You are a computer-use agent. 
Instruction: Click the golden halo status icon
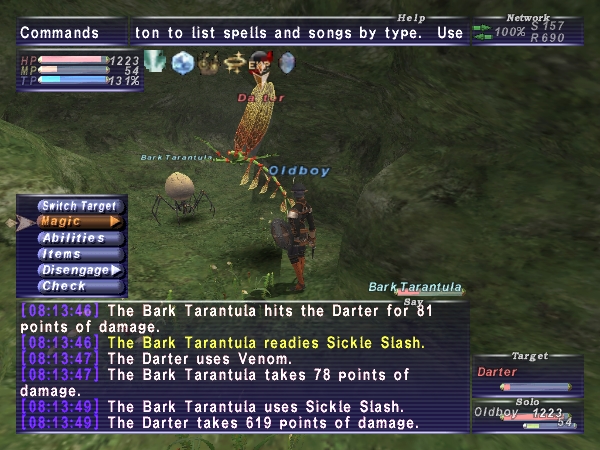coord(234,62)
